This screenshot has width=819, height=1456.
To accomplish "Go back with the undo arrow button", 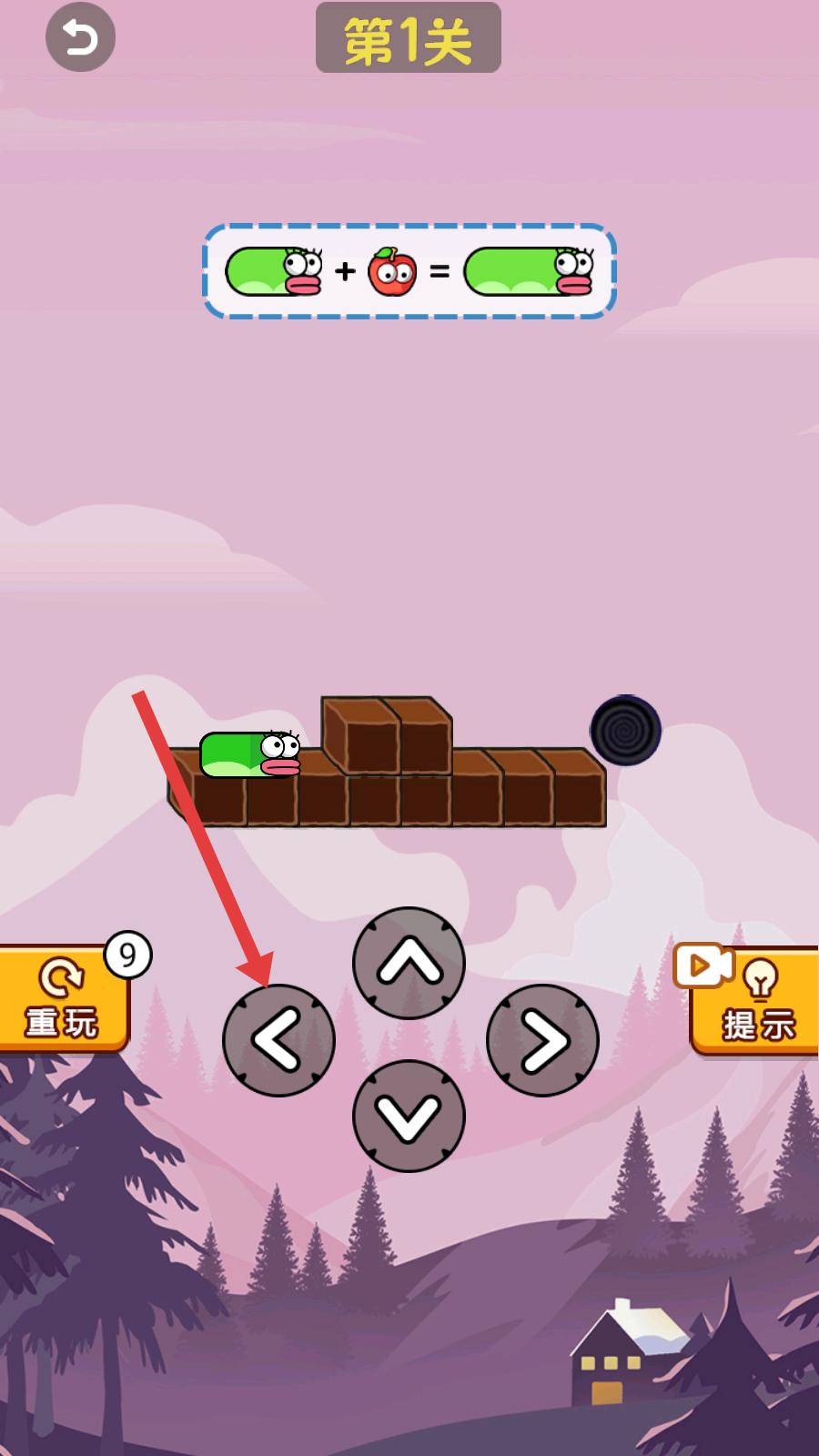I will 80,37.
